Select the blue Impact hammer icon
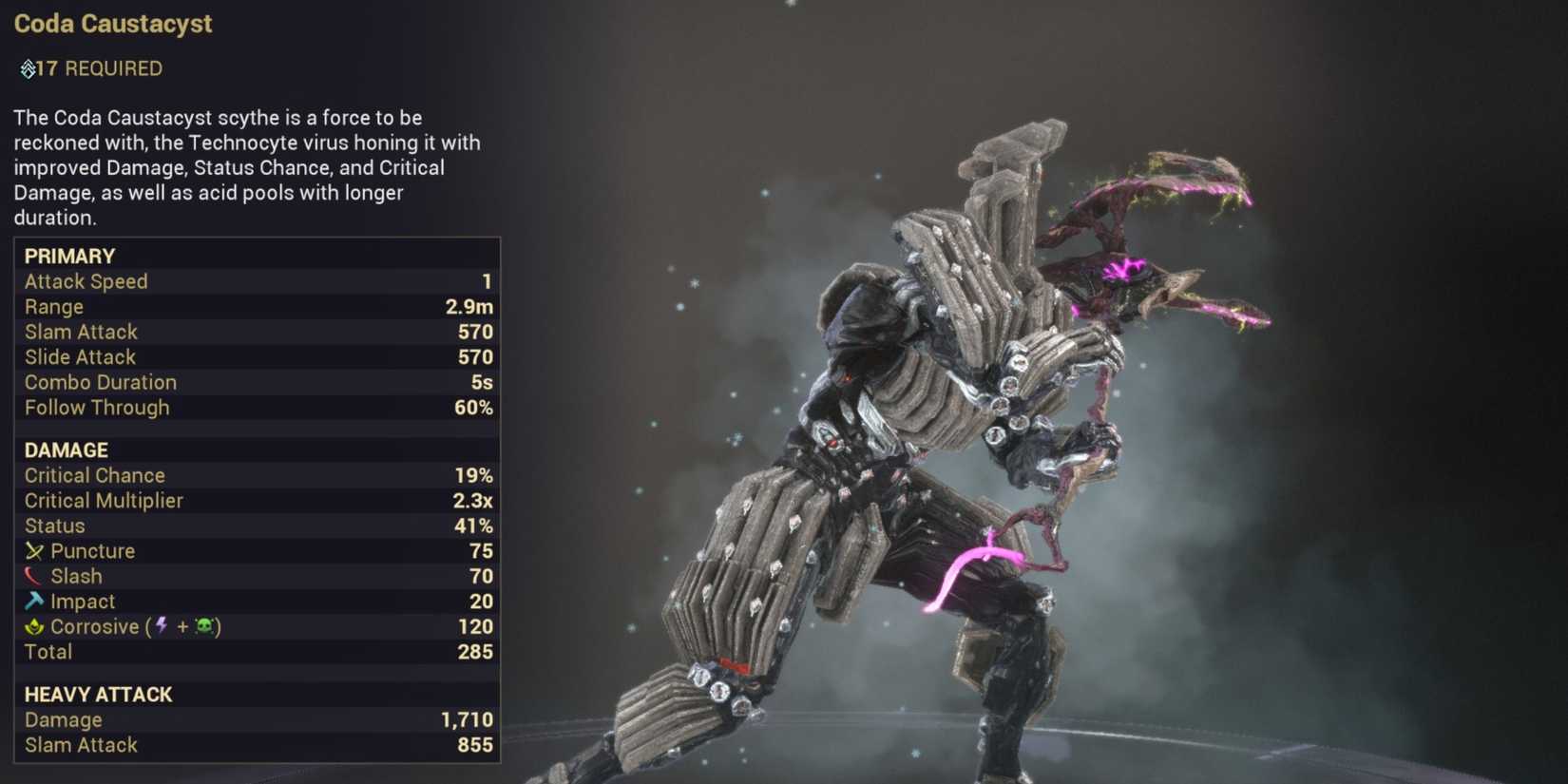The width and height of the screenshot is (1568, 784). [34, 601]
